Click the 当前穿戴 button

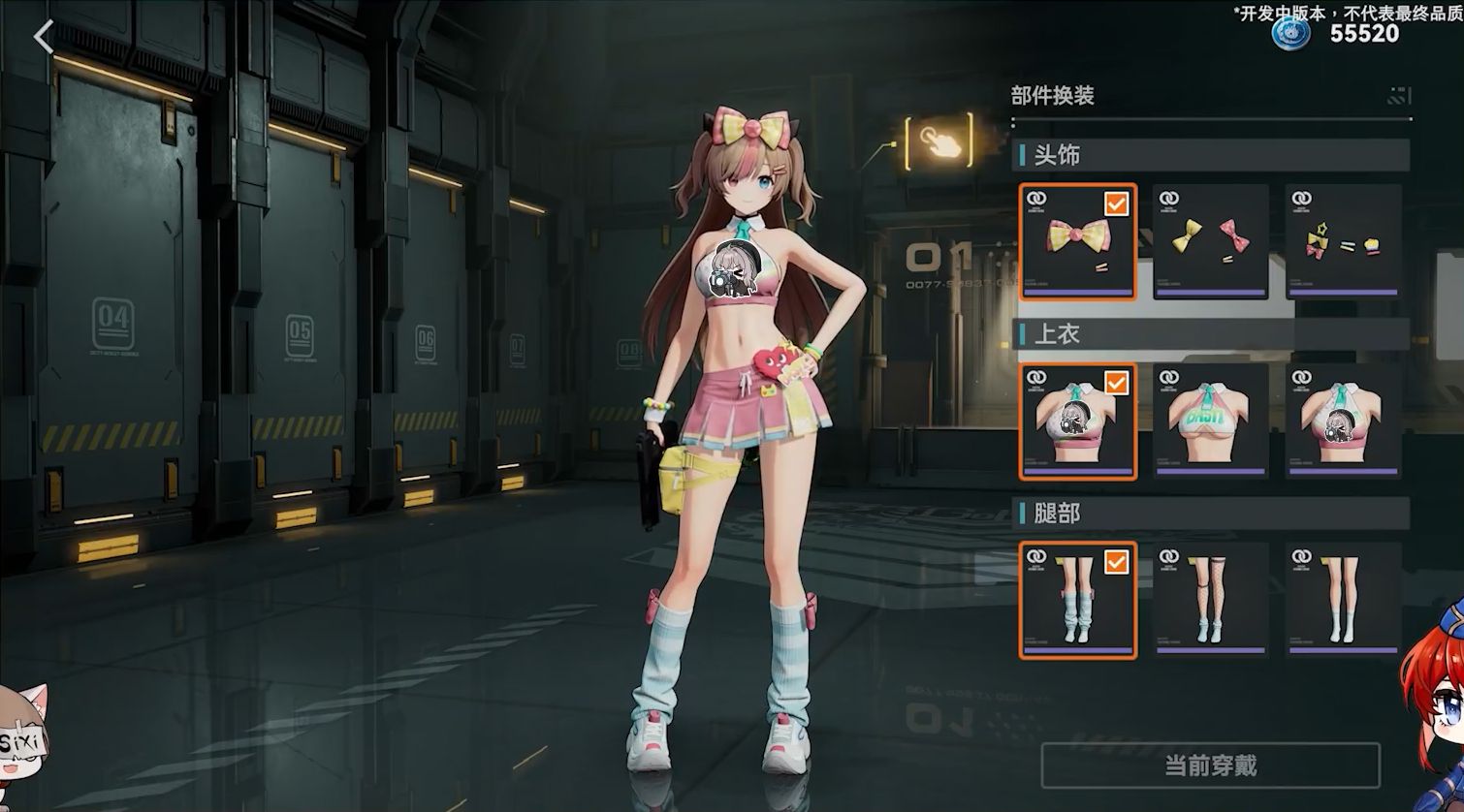click(1210, 766)
